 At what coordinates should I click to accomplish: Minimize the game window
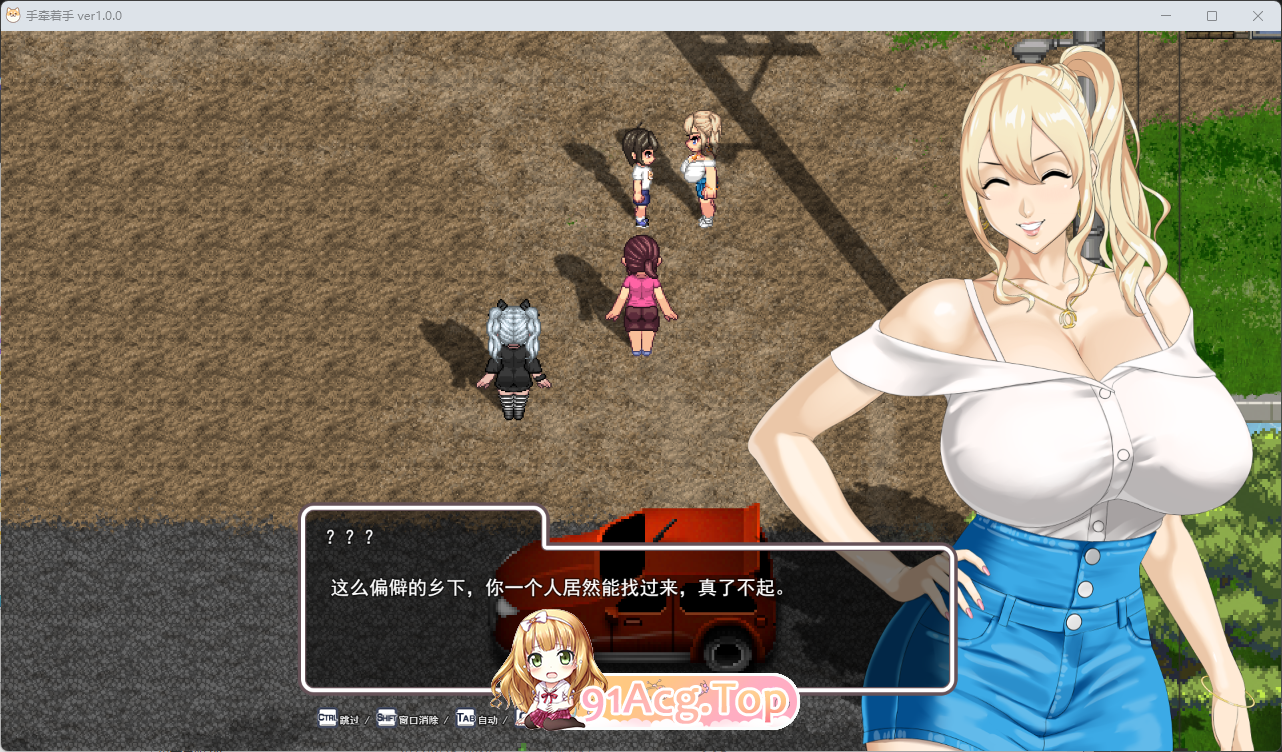(1166, 15)
